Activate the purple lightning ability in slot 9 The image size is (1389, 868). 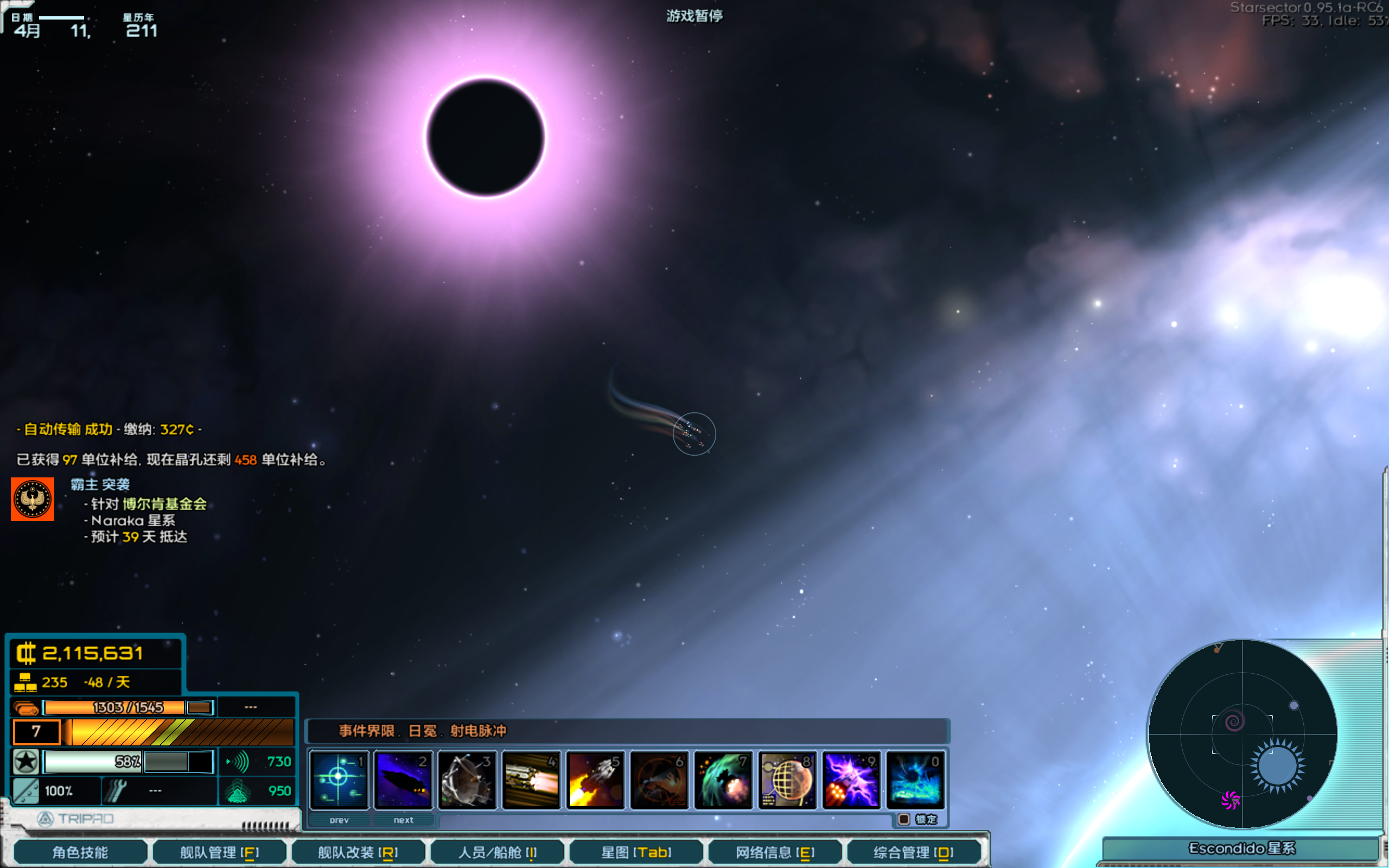[x=851, y=779]
